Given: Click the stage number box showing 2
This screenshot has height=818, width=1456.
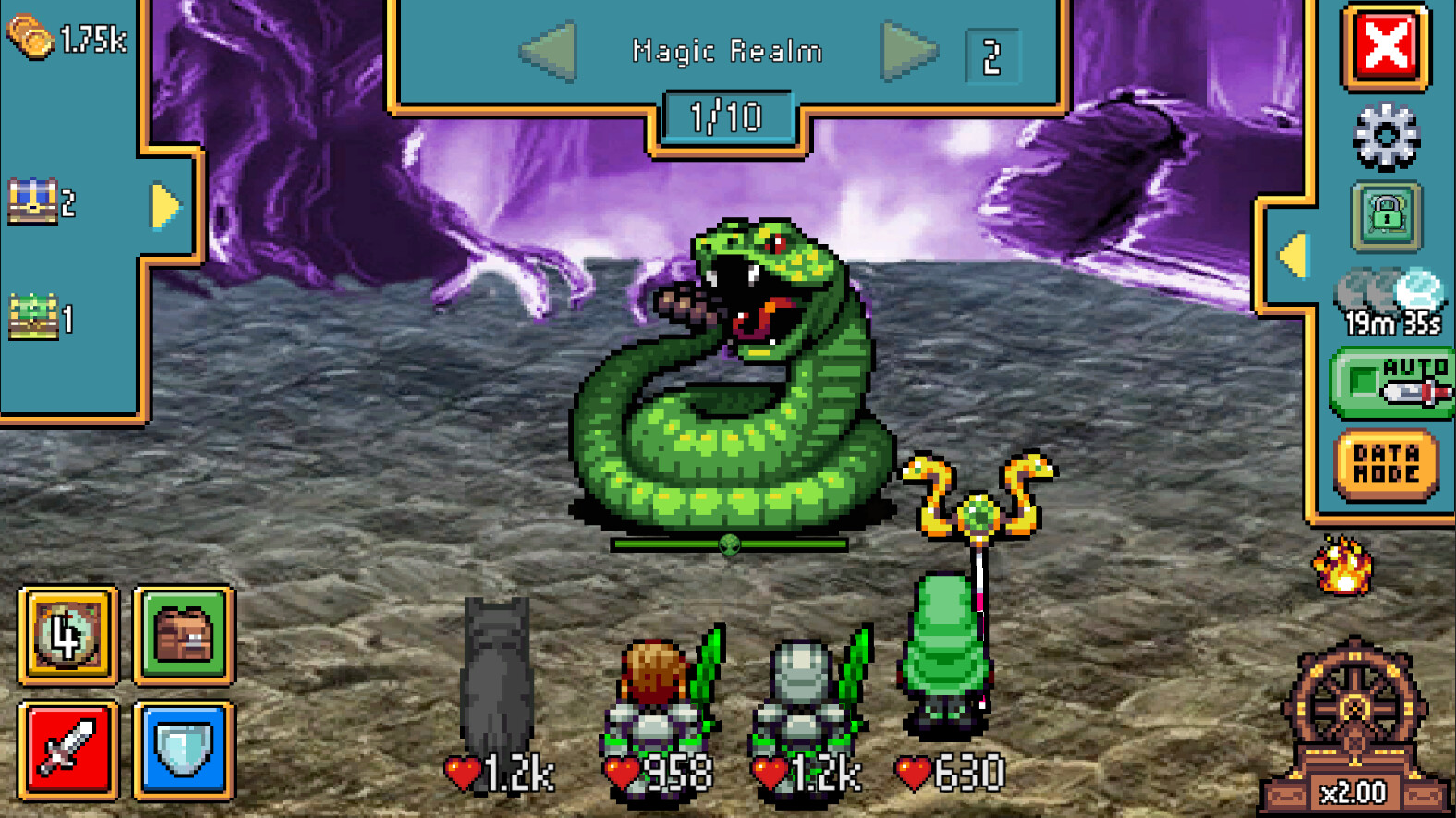Looking at the screenshot, I should [x=990, y=51].
